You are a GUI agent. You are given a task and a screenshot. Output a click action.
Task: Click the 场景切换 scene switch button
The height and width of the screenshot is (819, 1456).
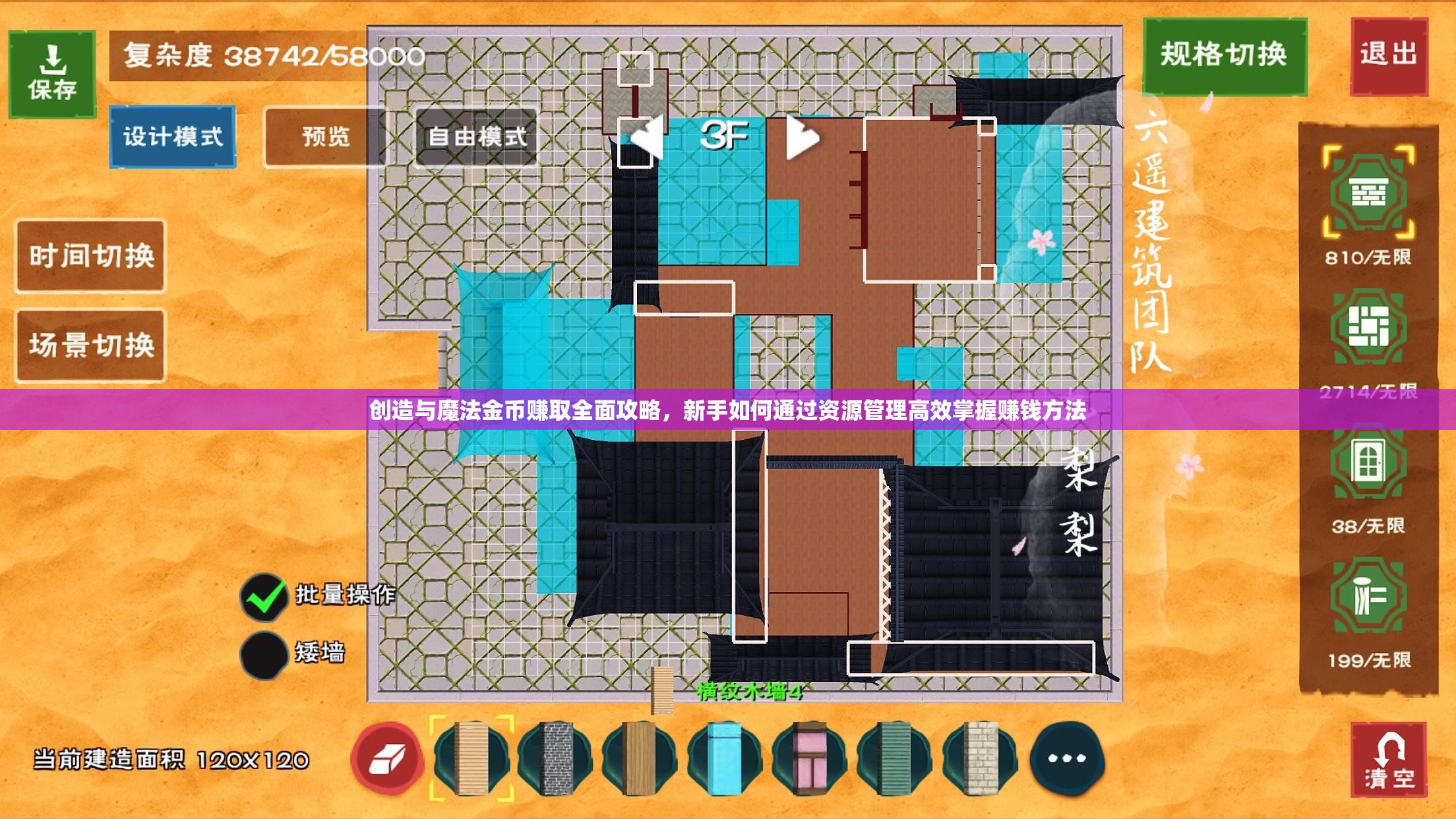point(90,345)
